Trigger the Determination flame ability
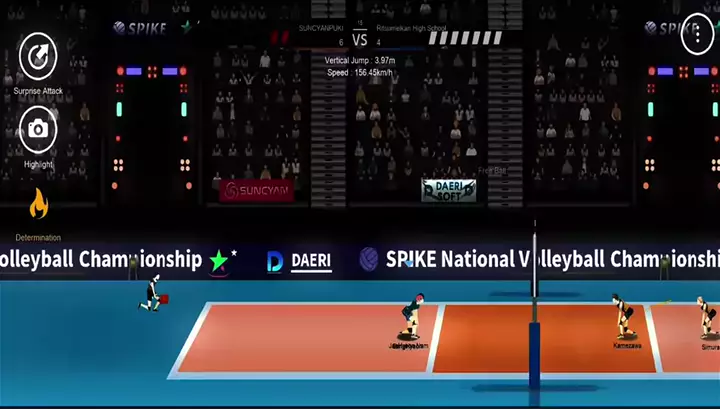The width and height of the screenshot is (720, 409). pyautogui.click(x=38, y=204)
